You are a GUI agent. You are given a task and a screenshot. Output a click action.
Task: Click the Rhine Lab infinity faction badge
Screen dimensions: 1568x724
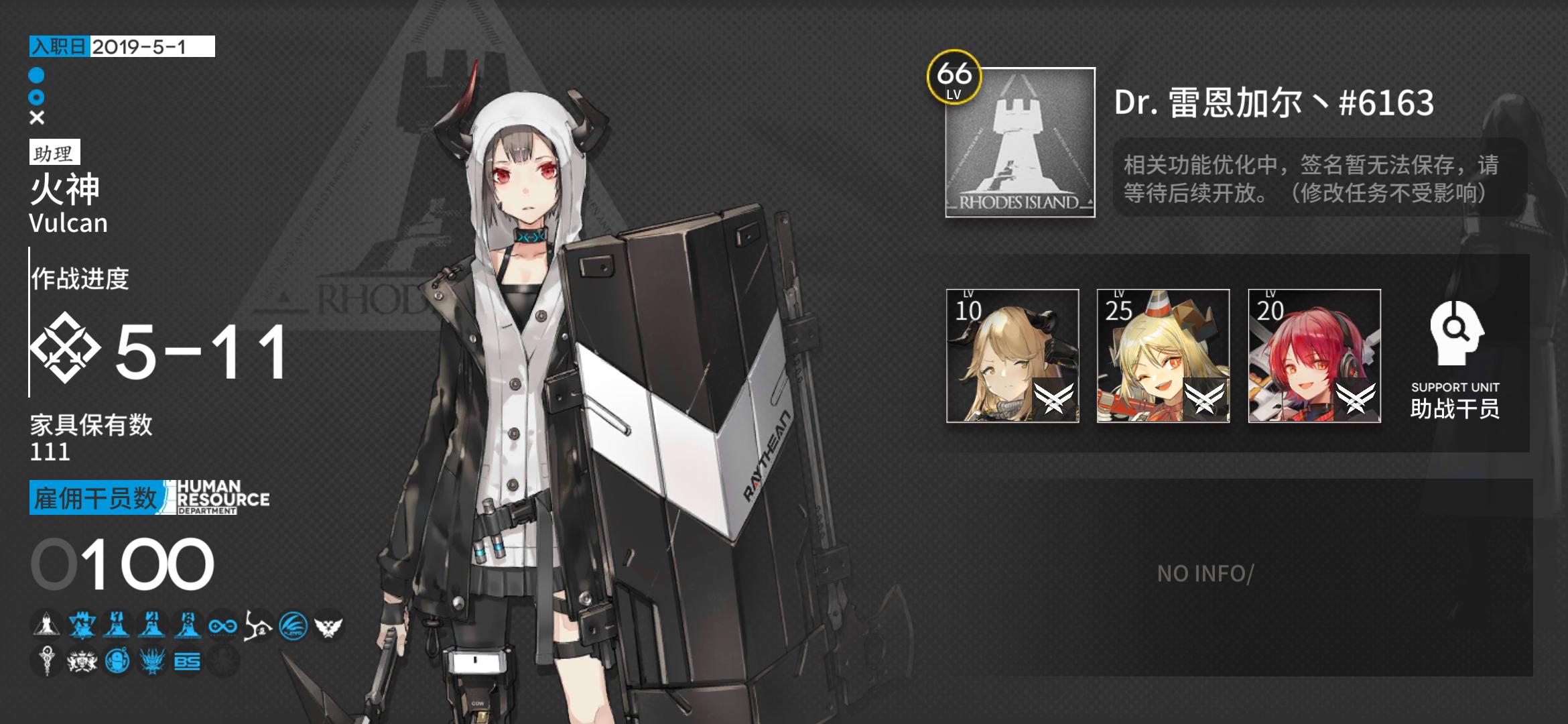(x=222, y=626)
